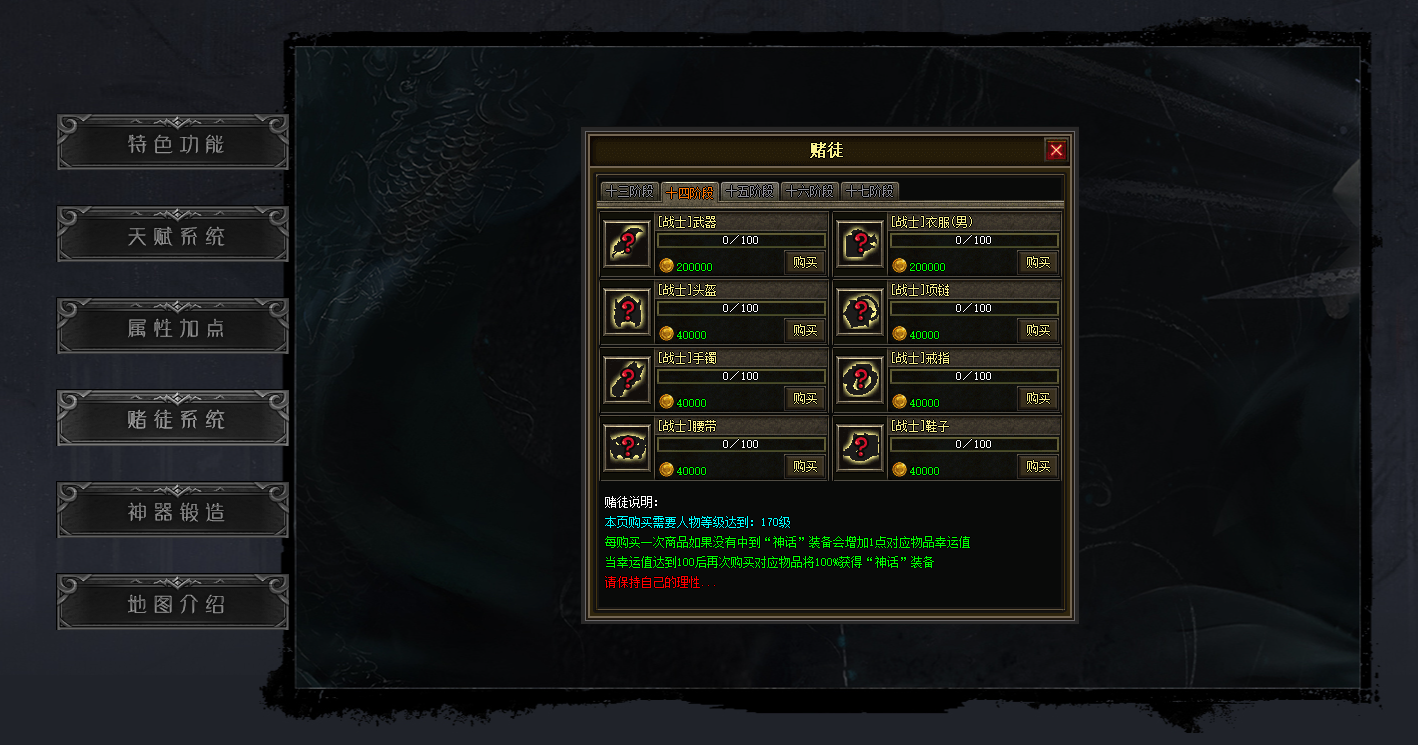Screen dimensions: 1418x745
Task: Buy the [战士]武器 gamble item
Action: [x=804, y=263]
